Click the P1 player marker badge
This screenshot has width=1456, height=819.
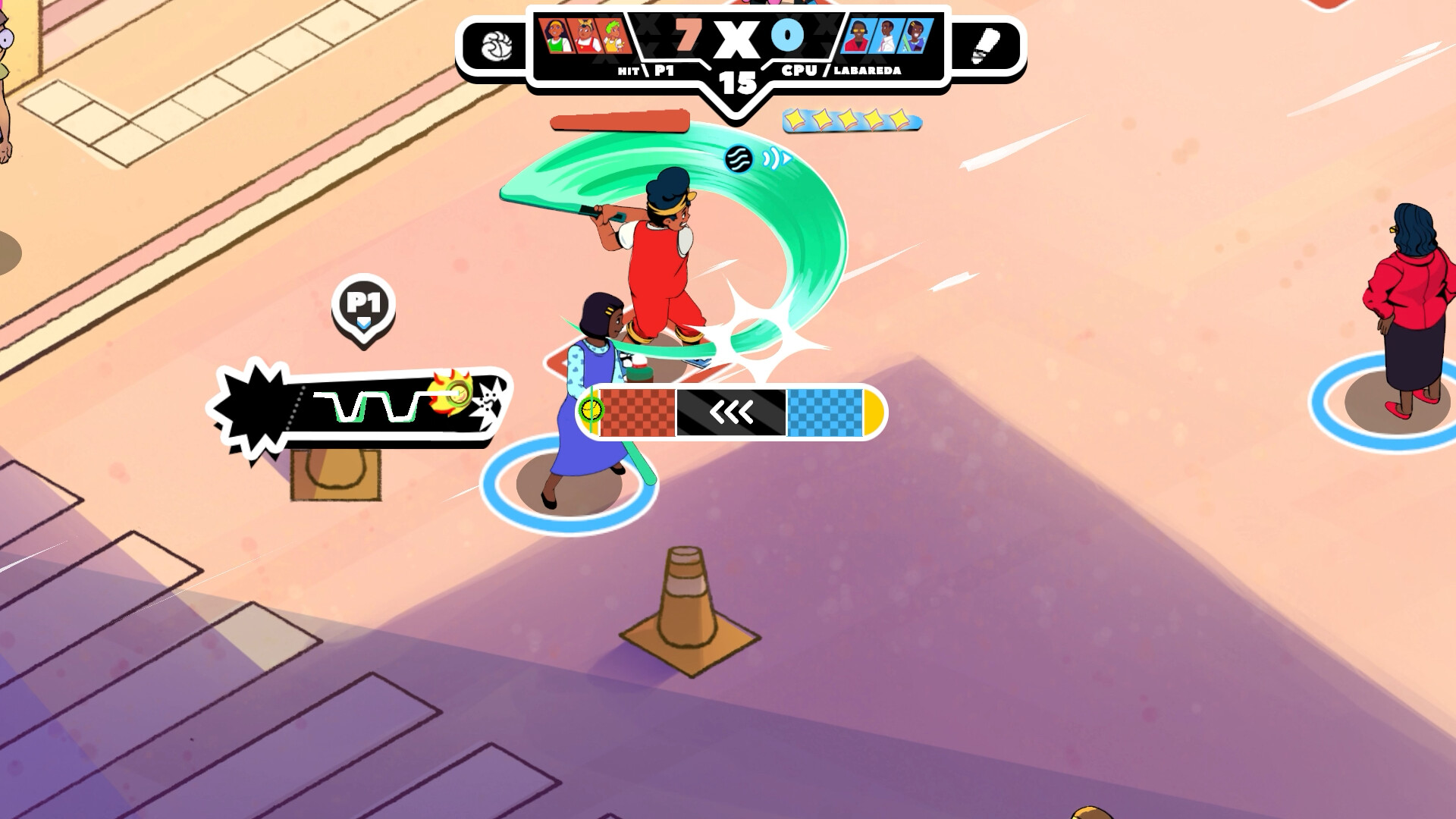(363, 305)
